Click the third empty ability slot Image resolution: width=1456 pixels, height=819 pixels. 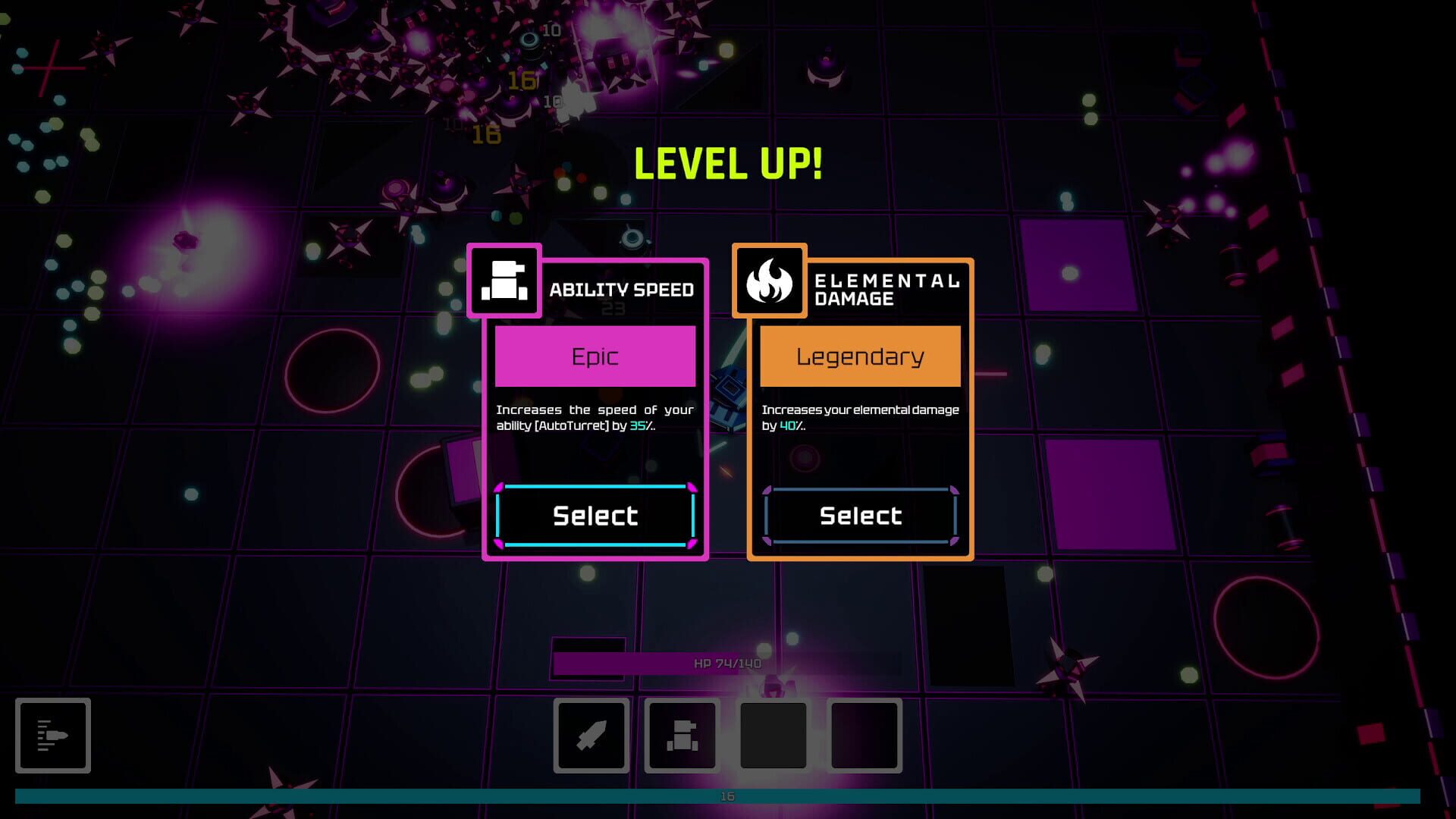(x=773, y=736)
